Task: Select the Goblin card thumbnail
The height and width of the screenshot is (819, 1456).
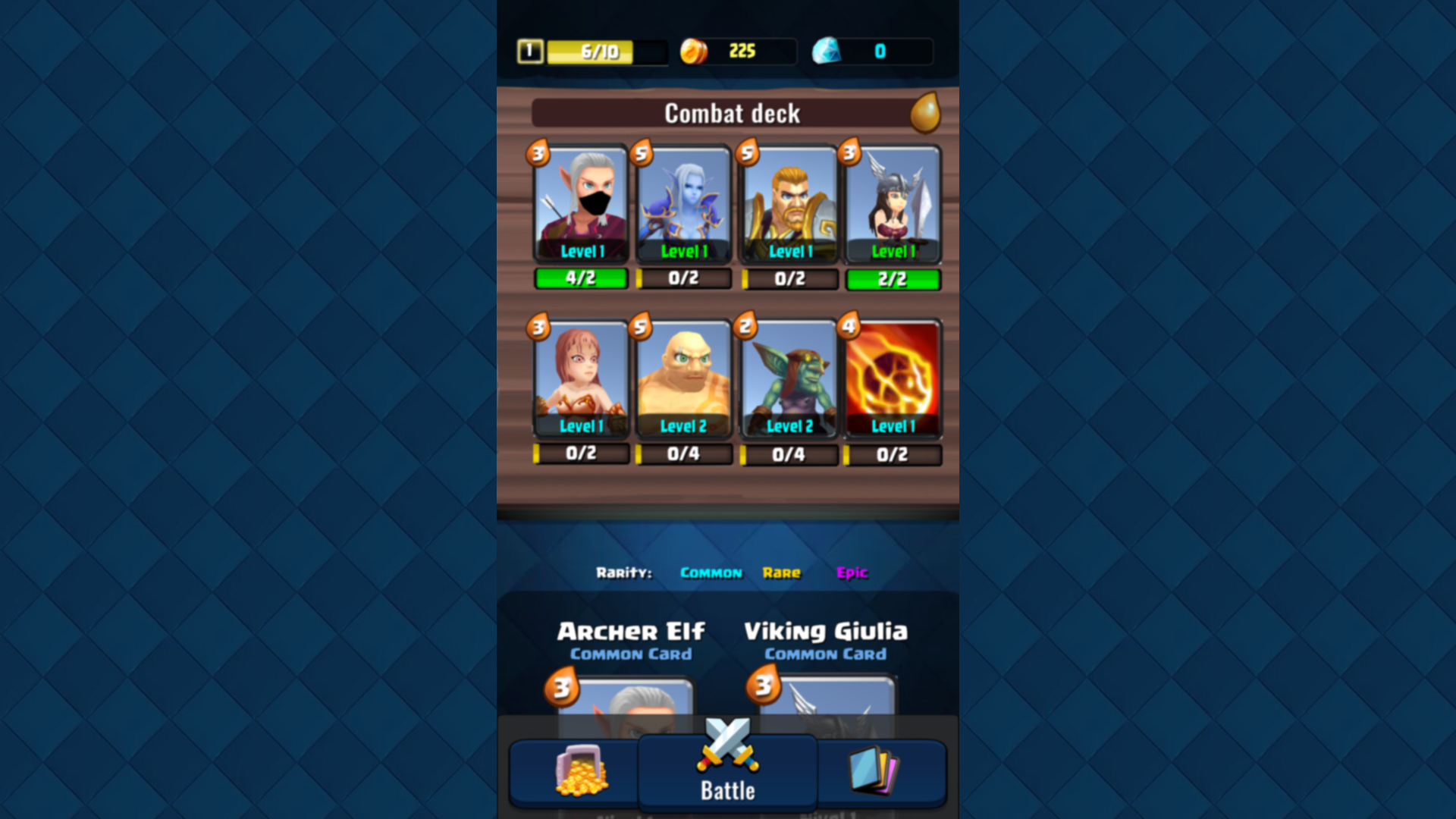Action: (x=789, y=379)
